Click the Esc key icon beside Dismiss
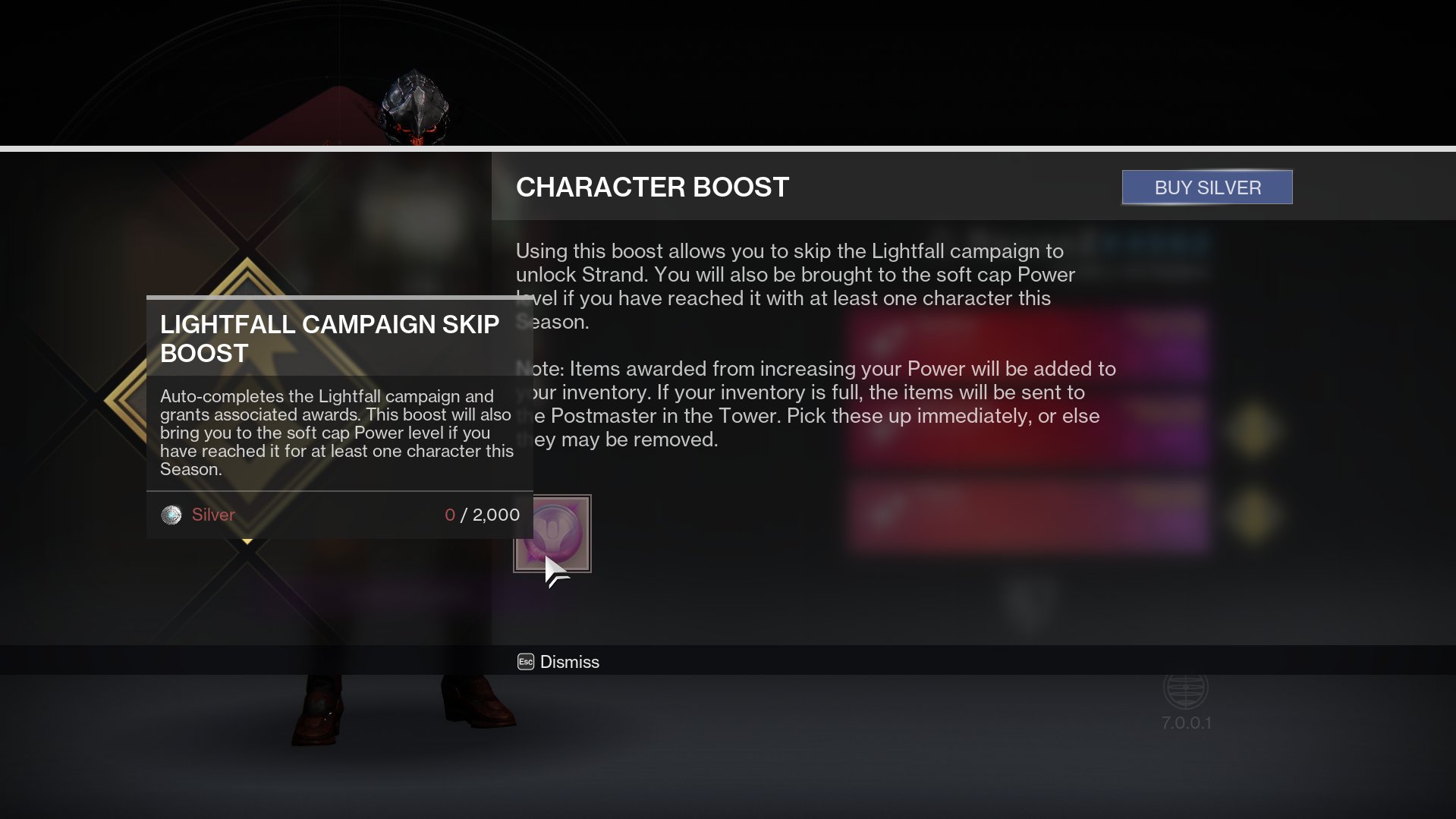This screenshot has height=819, width=1456. point(524,662)
